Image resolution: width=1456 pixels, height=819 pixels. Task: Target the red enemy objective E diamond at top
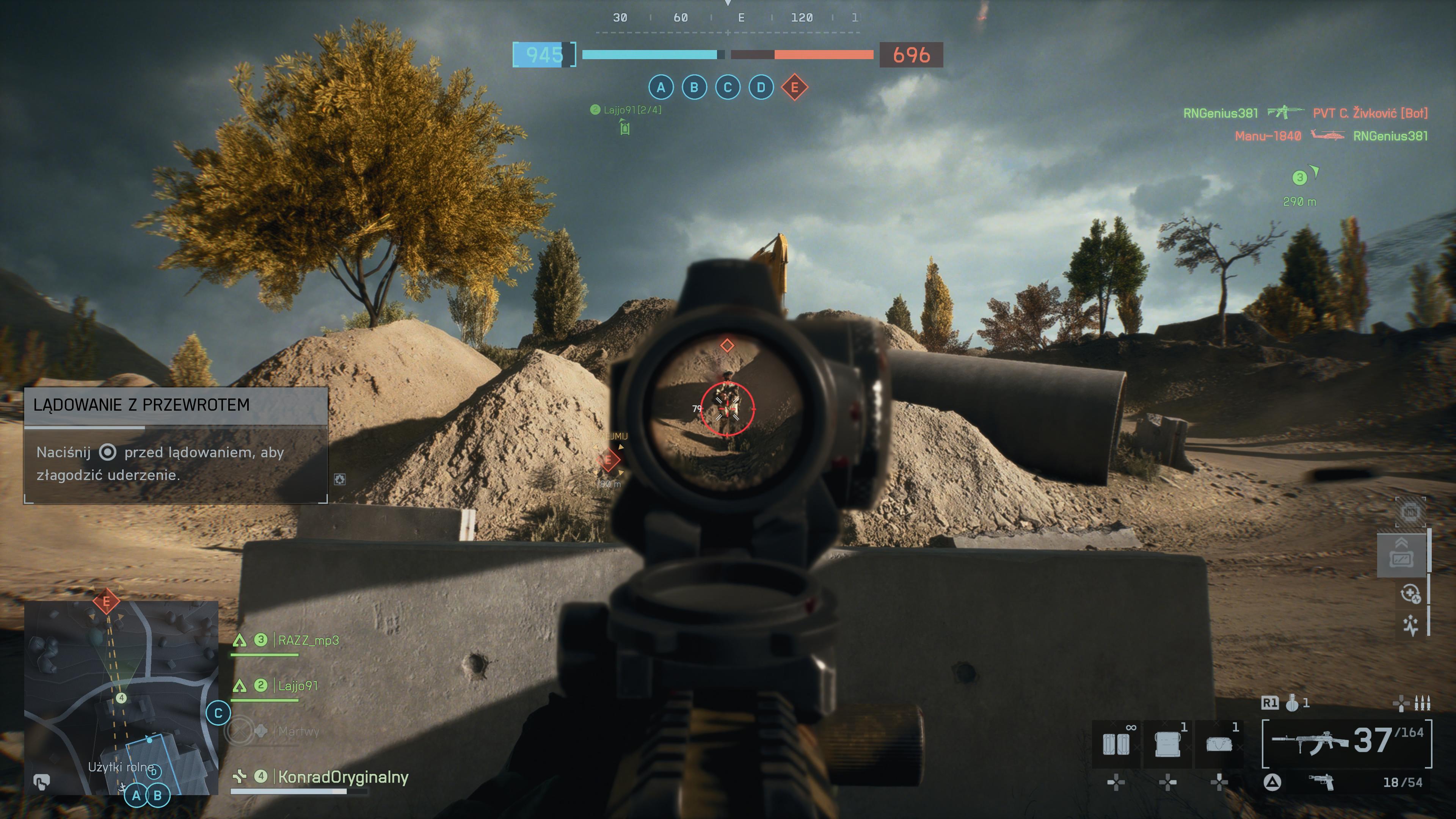click(794, 88)
